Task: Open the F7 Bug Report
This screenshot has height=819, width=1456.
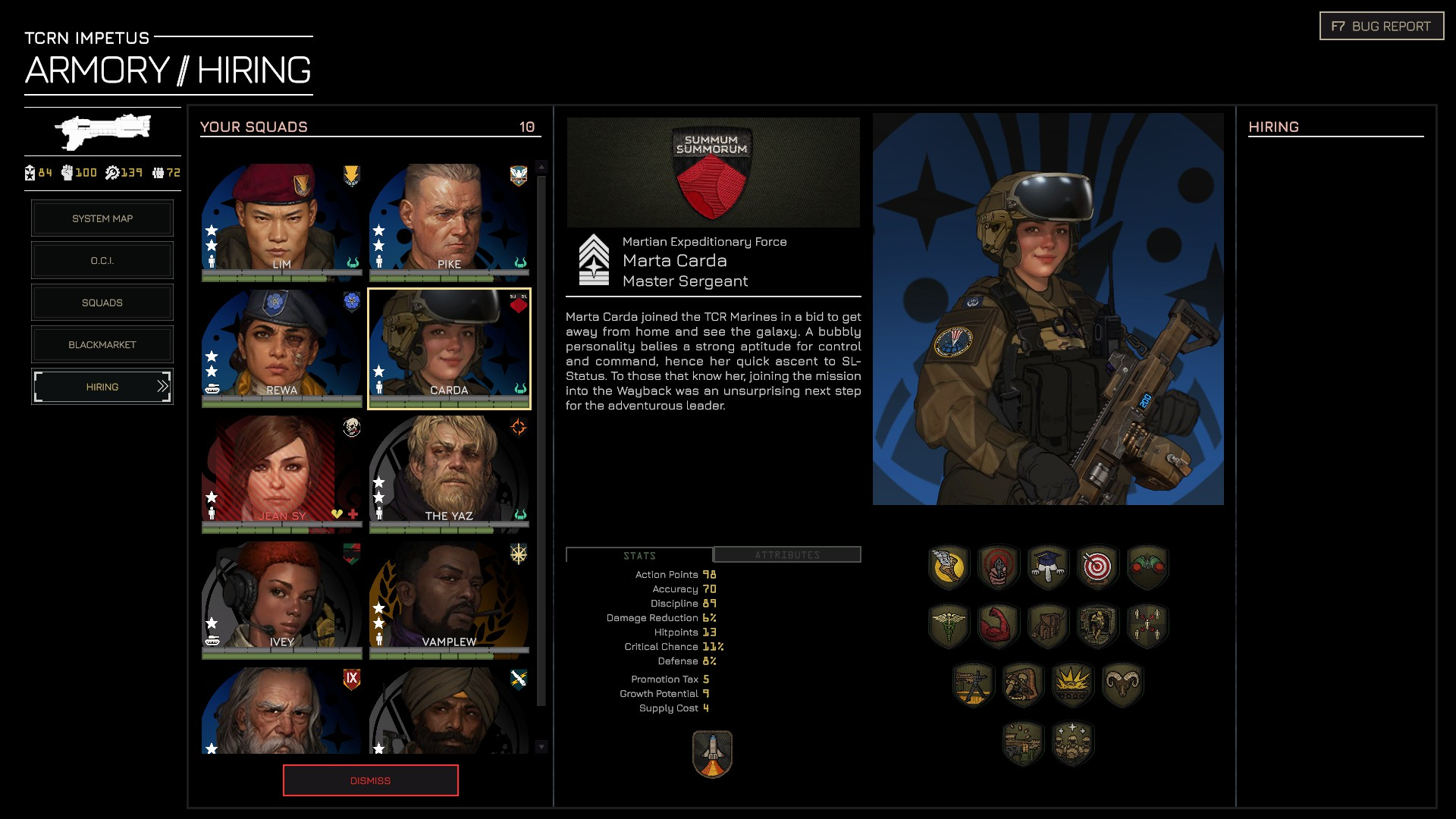Action: [1381, 27]
